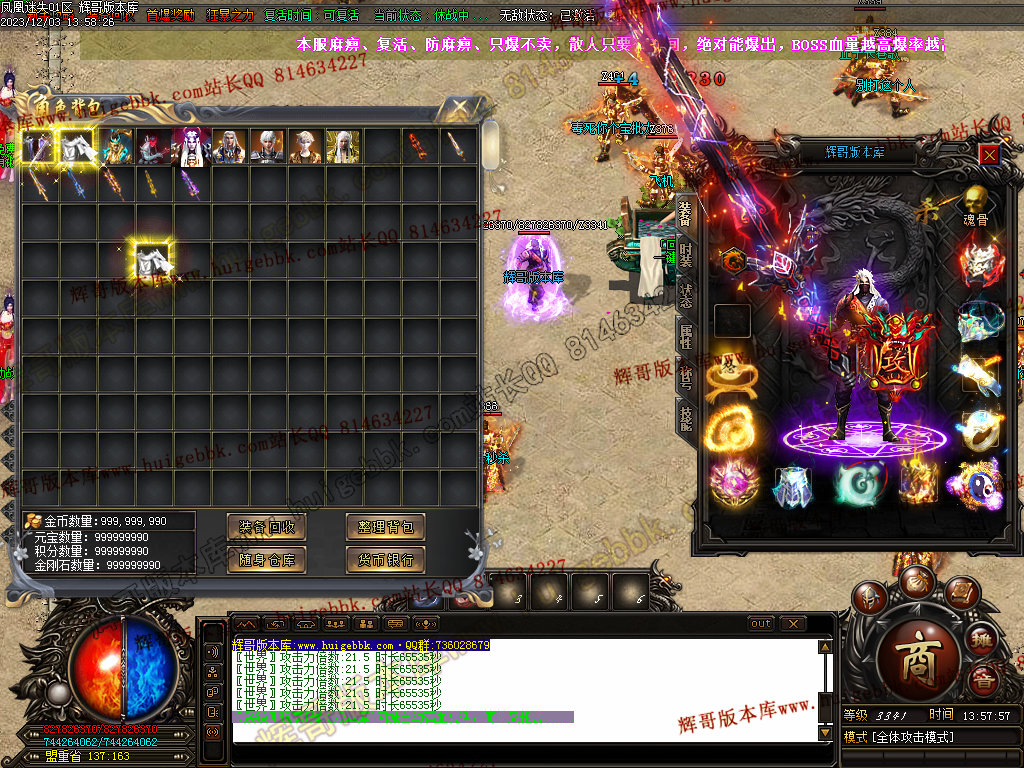Select the purple-haired portrait item in the bag
This screenshot has width=1024, height=768.
(x=190, y=146)
